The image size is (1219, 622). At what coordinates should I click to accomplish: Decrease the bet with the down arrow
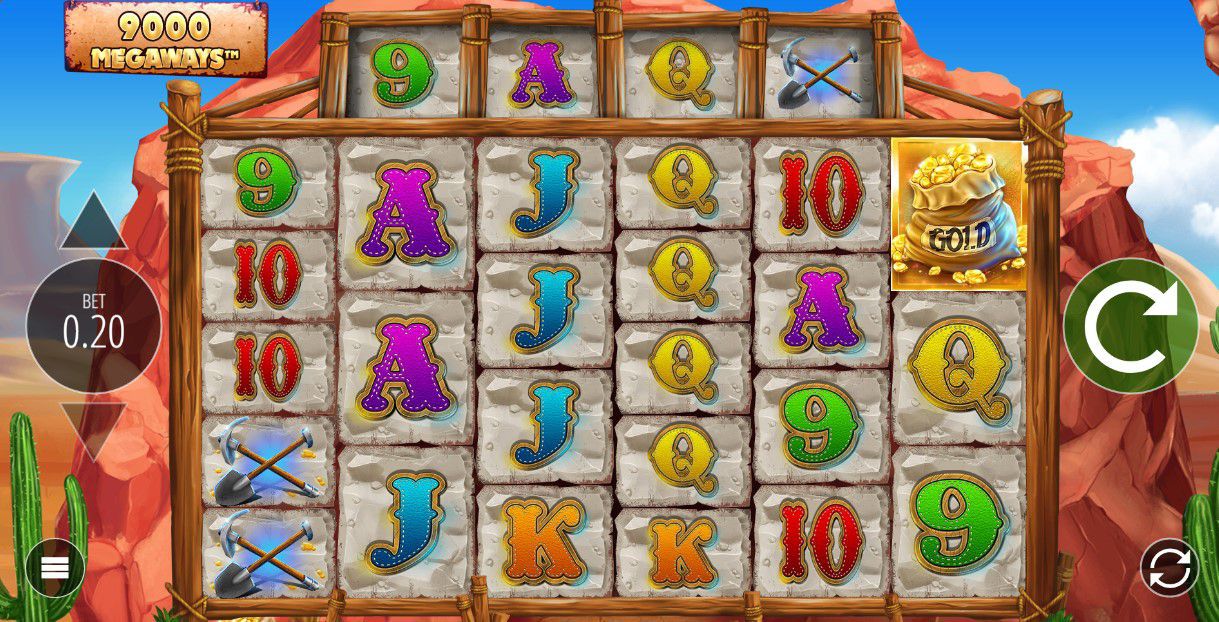coord(93,428)
